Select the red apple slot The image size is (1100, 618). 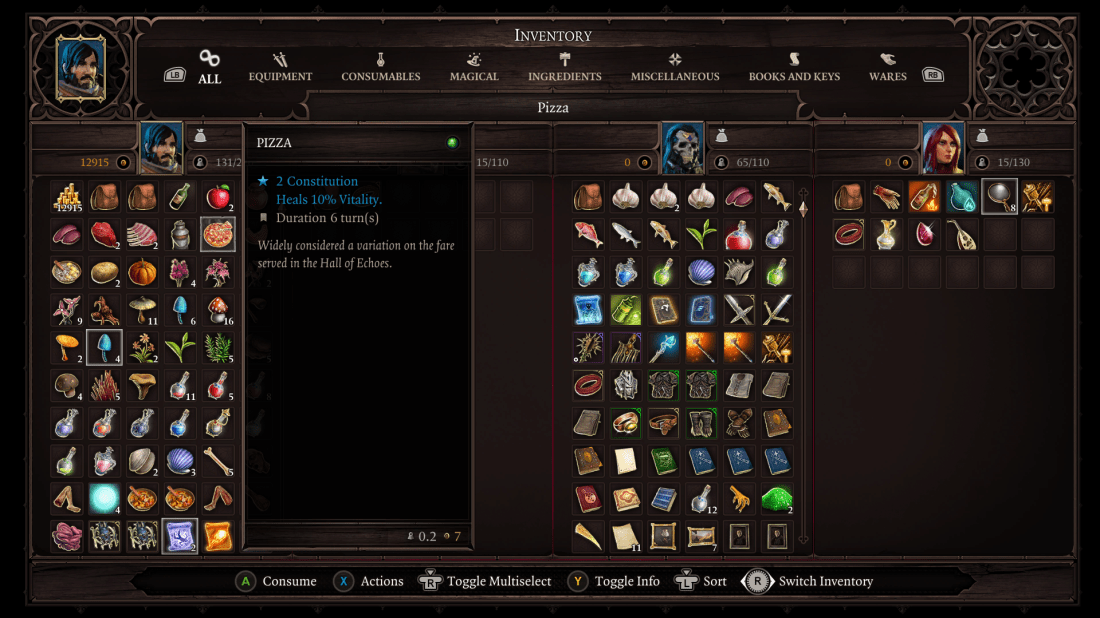point(217,197)
